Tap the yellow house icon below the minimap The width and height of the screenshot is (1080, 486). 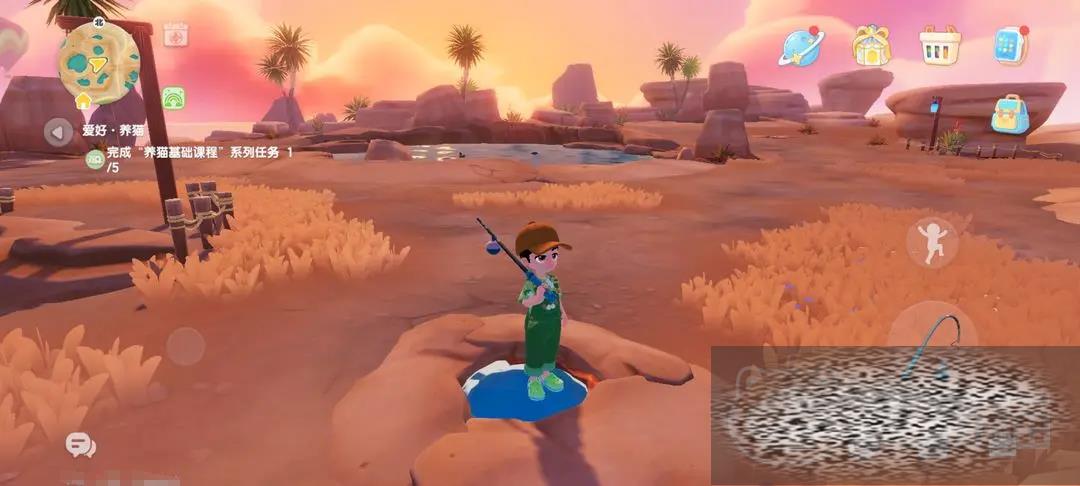click(x=83, y=101)
